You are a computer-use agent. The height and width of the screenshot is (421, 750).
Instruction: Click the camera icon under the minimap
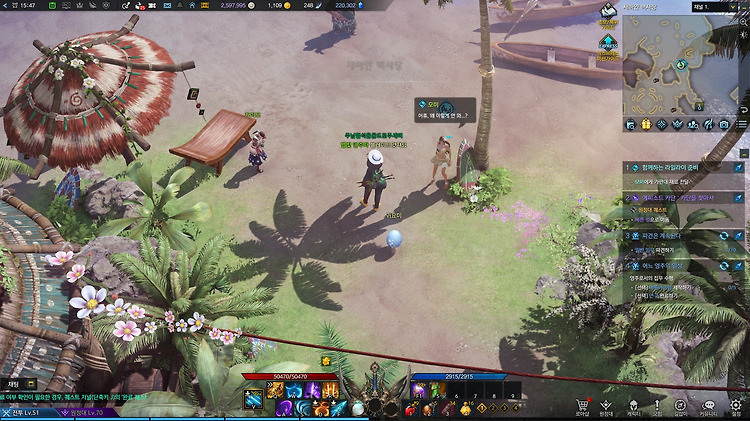tap(724, 124)
